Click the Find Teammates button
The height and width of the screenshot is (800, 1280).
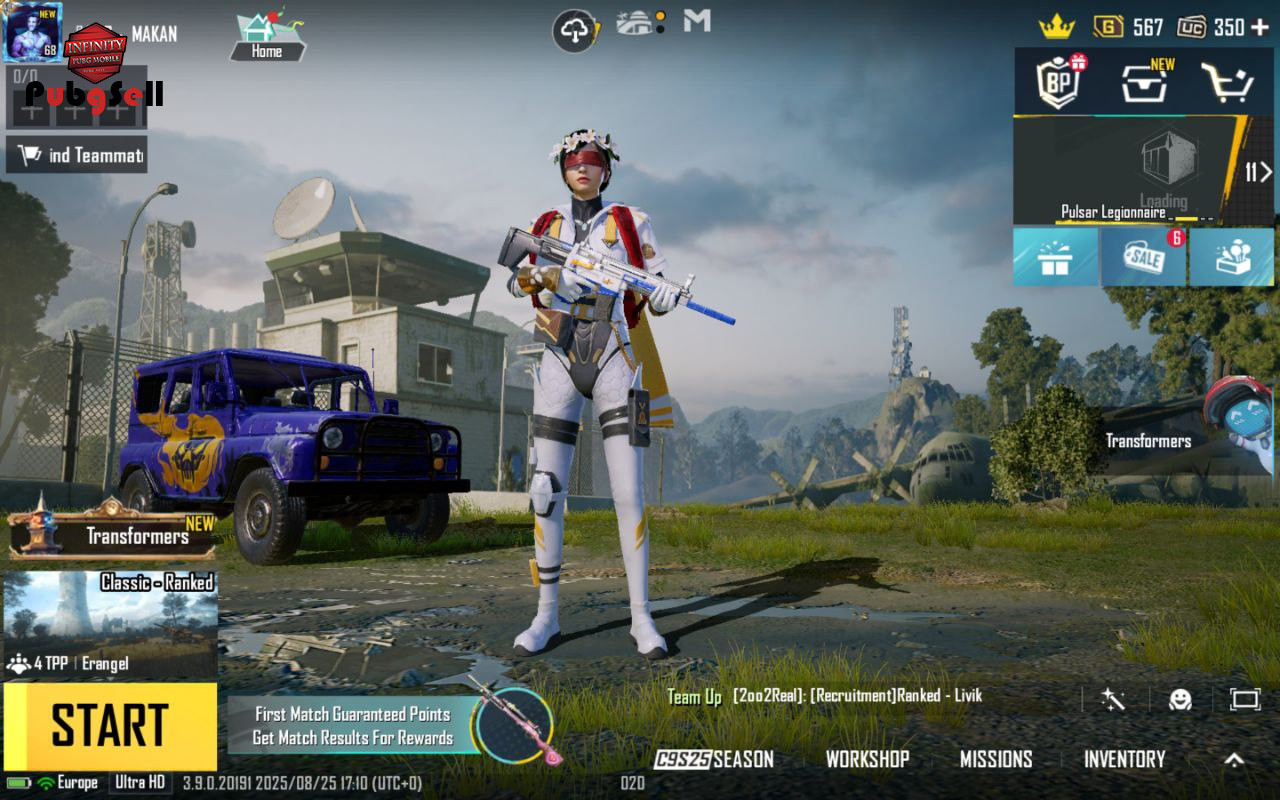point(77,155)
